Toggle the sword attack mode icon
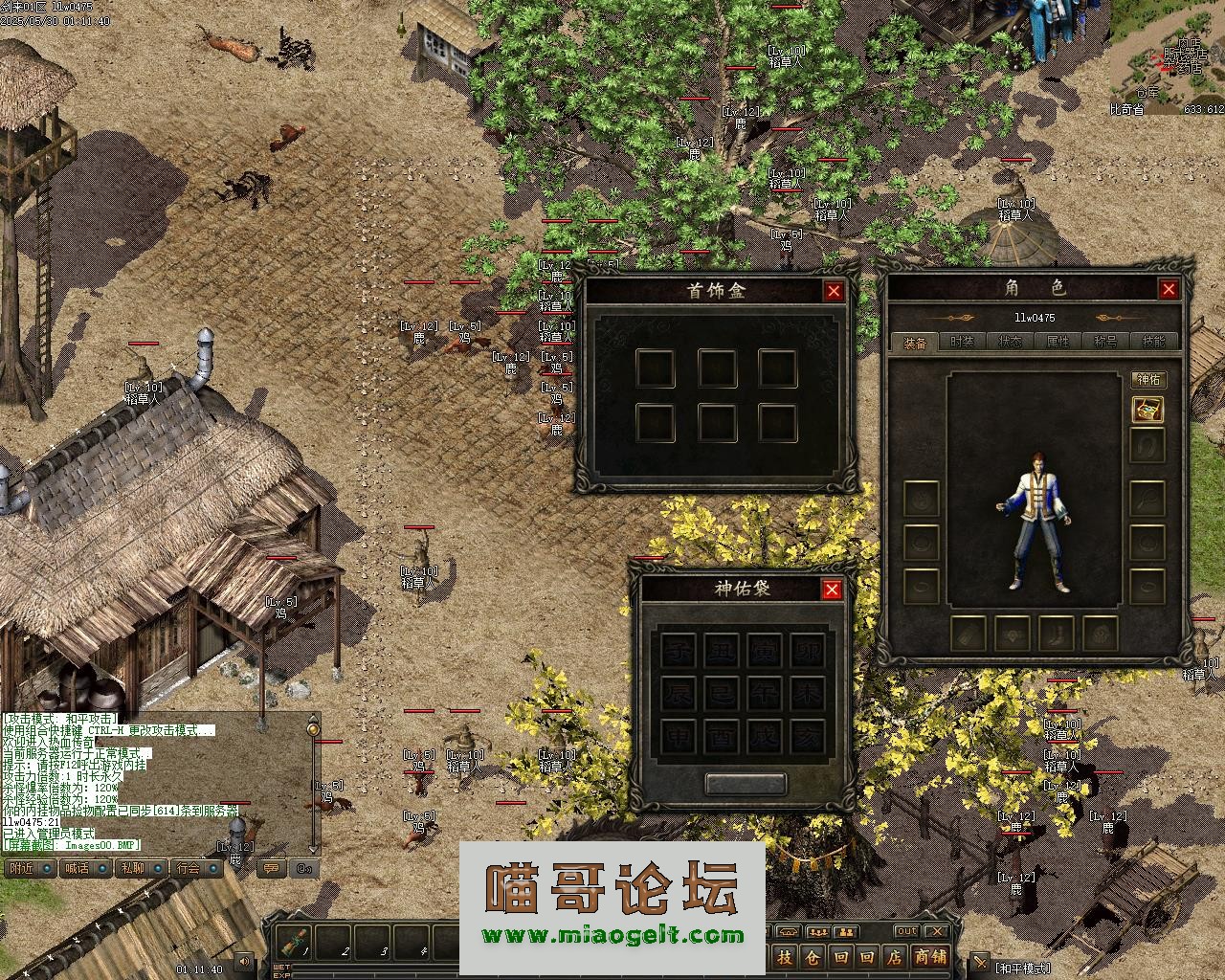Viewport: 1225px width, 980px height. [x=980, y=962]
